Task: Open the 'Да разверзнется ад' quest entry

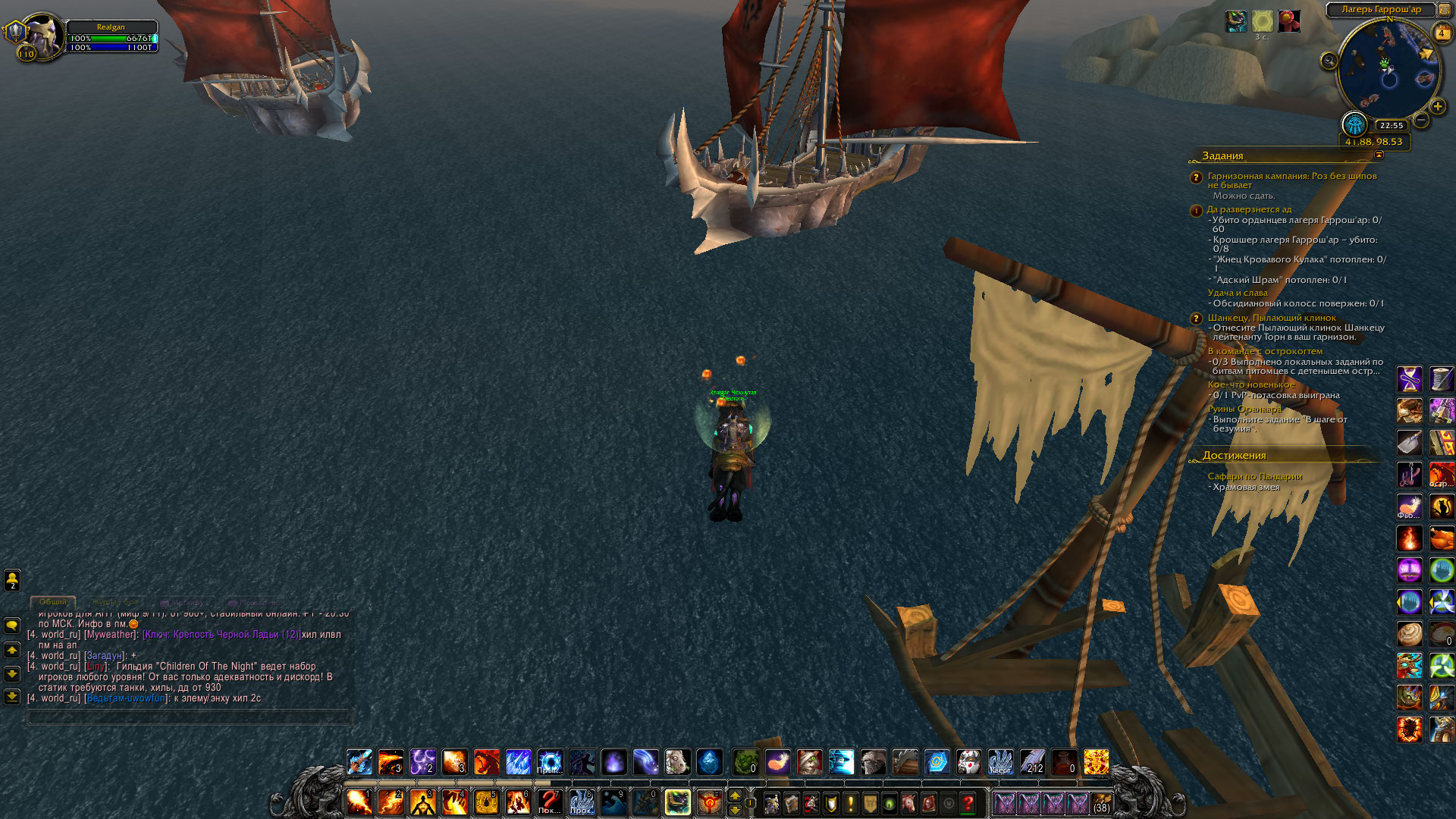Action: tap(1249, 209)
